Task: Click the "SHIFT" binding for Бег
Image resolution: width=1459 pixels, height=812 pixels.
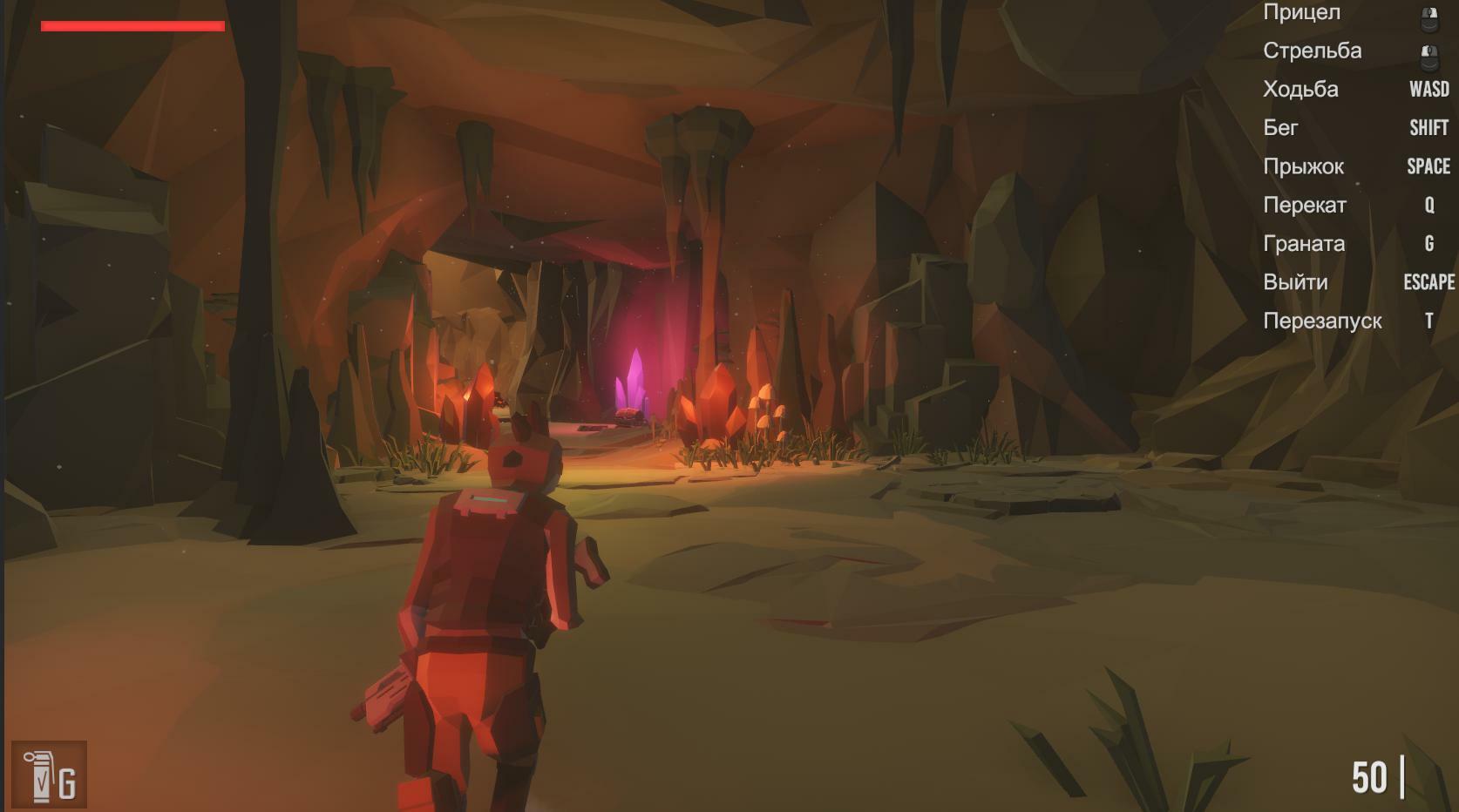Action: coord(1429,127)
